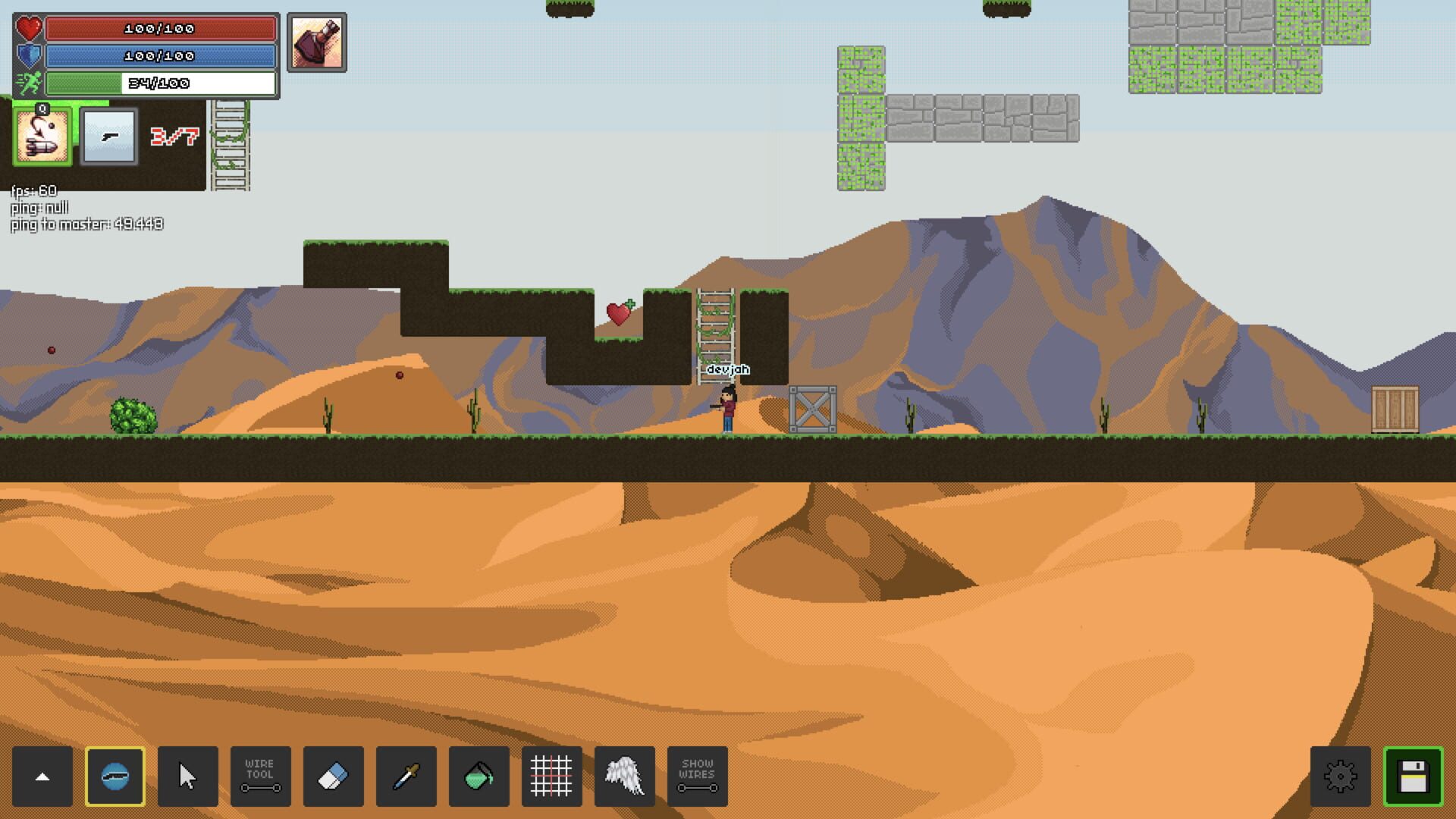The width and height of the screenshot is (1456, 819).
Task: Pick a color with the eyedropper tool
Action: pos(406,776)
